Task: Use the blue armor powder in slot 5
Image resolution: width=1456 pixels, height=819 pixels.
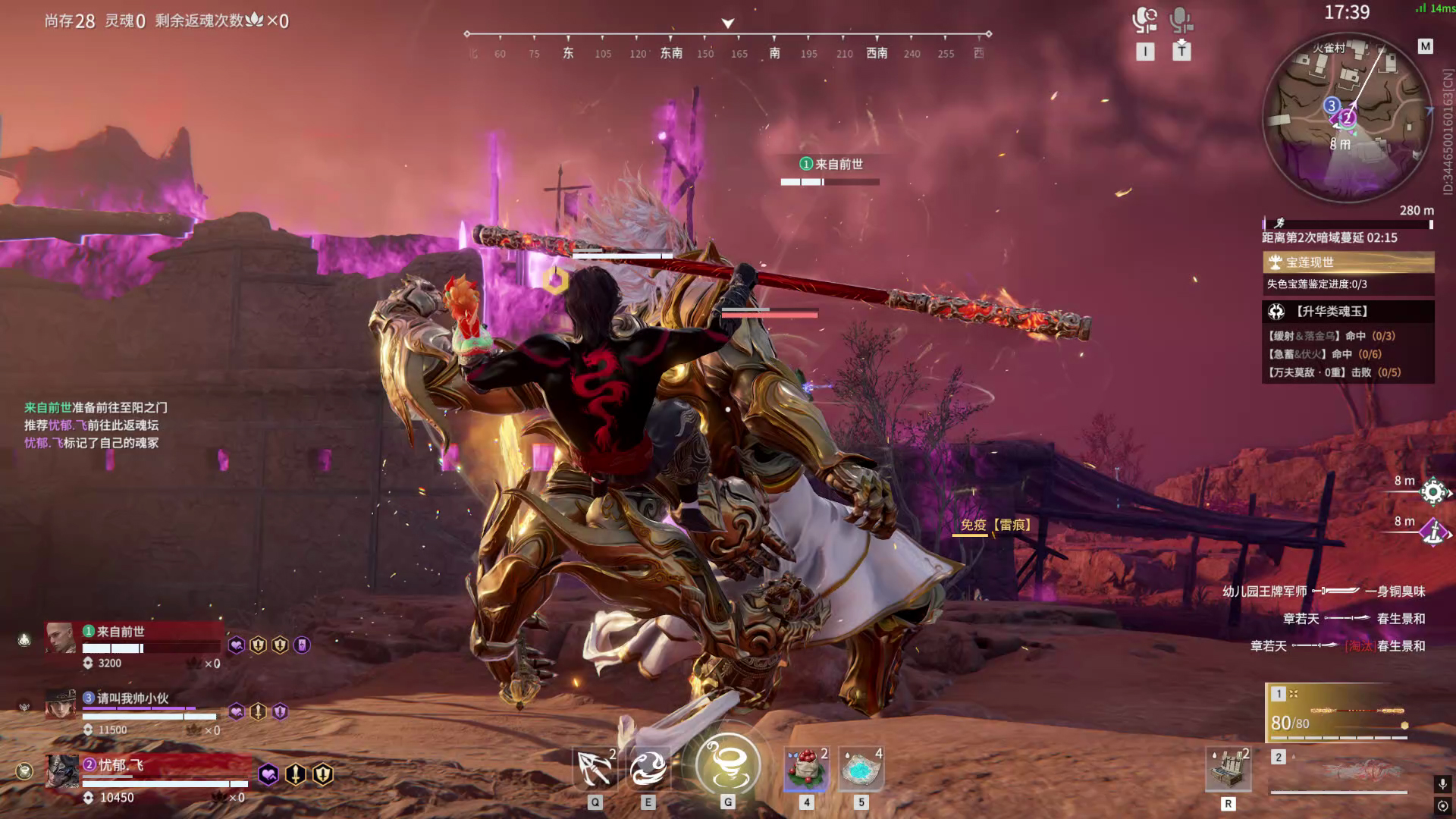Action: (861, 768)
